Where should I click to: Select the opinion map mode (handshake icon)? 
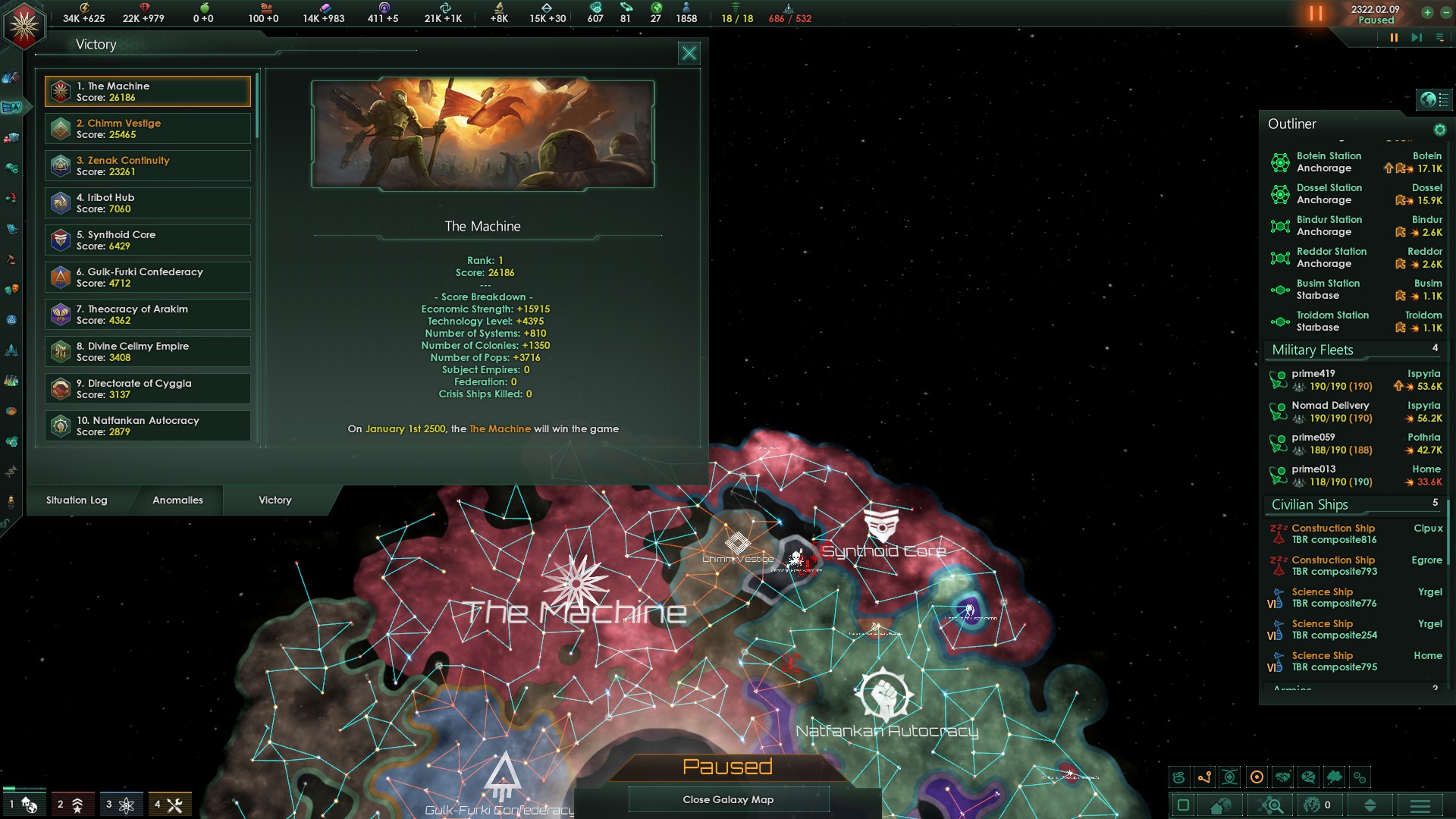(1282, 777)
